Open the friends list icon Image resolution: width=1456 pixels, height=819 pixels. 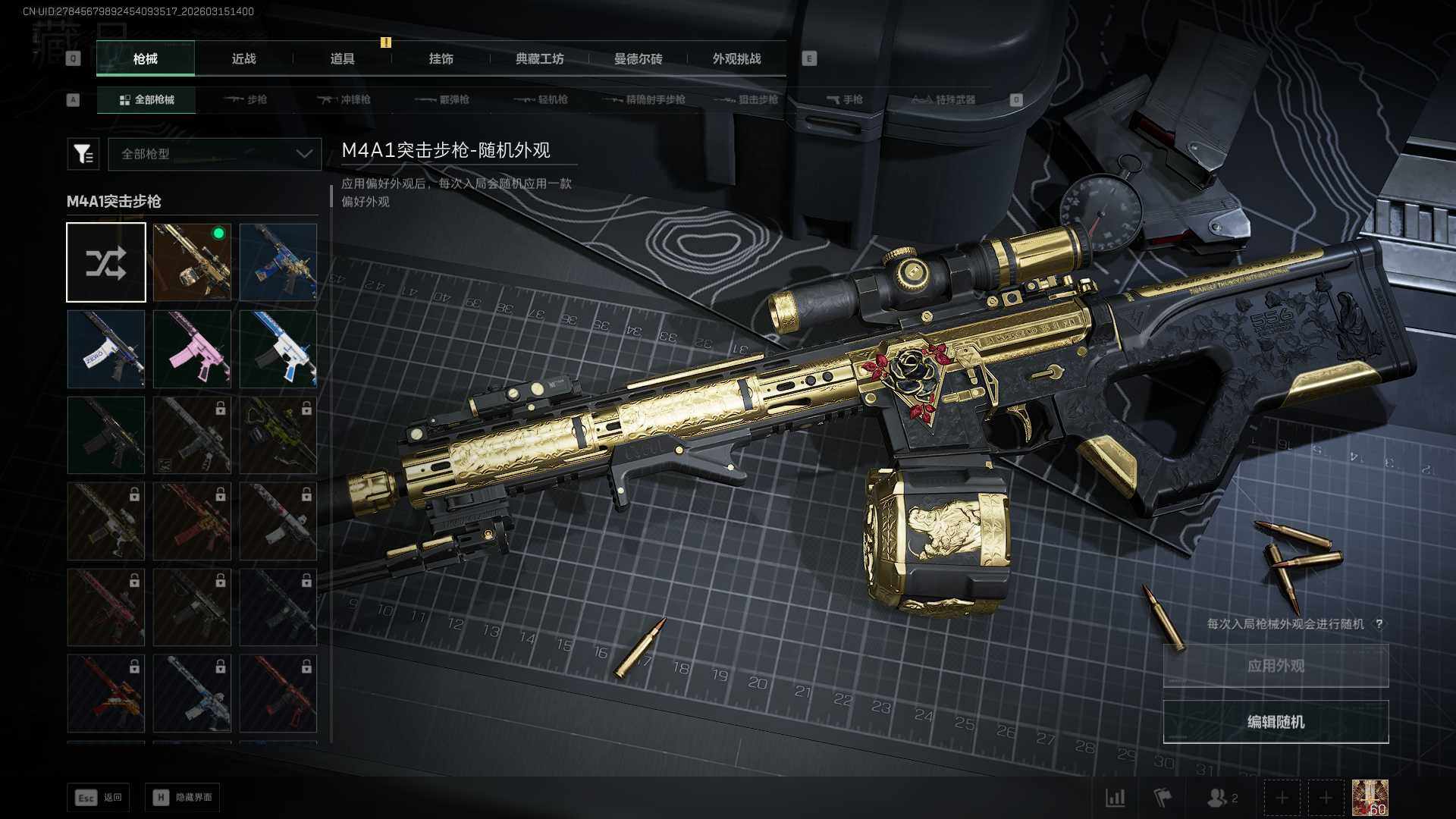(x=1221, y=798)
